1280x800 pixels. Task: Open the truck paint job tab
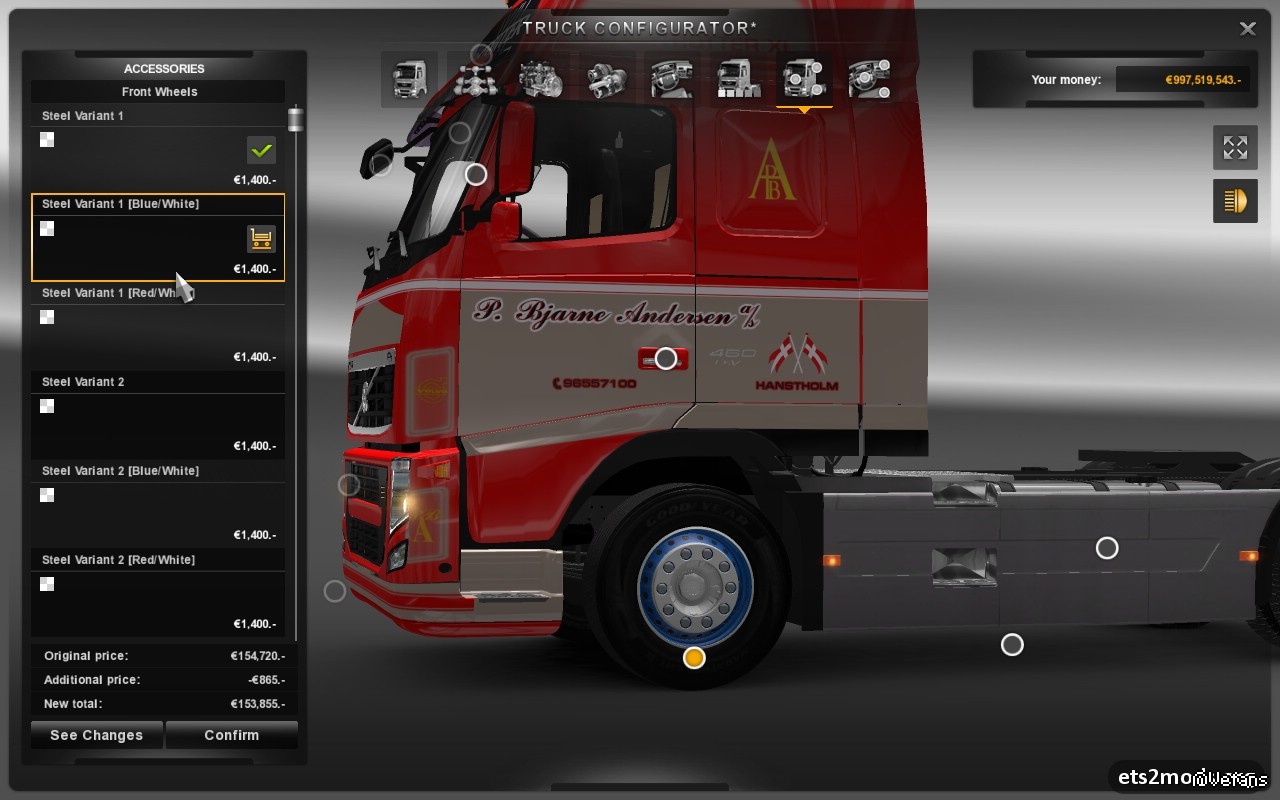pyautogui.click(x=738, y=79)
